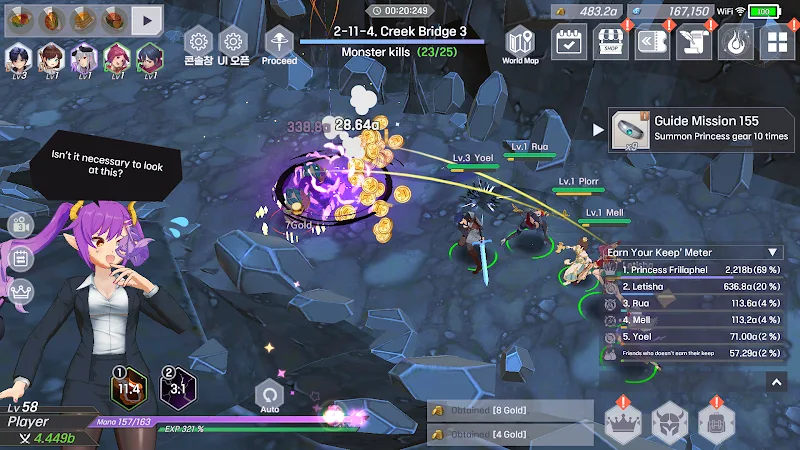Expand the food buff bar arrow
Viewport: 800px width, 450px height.
point(147,18)
